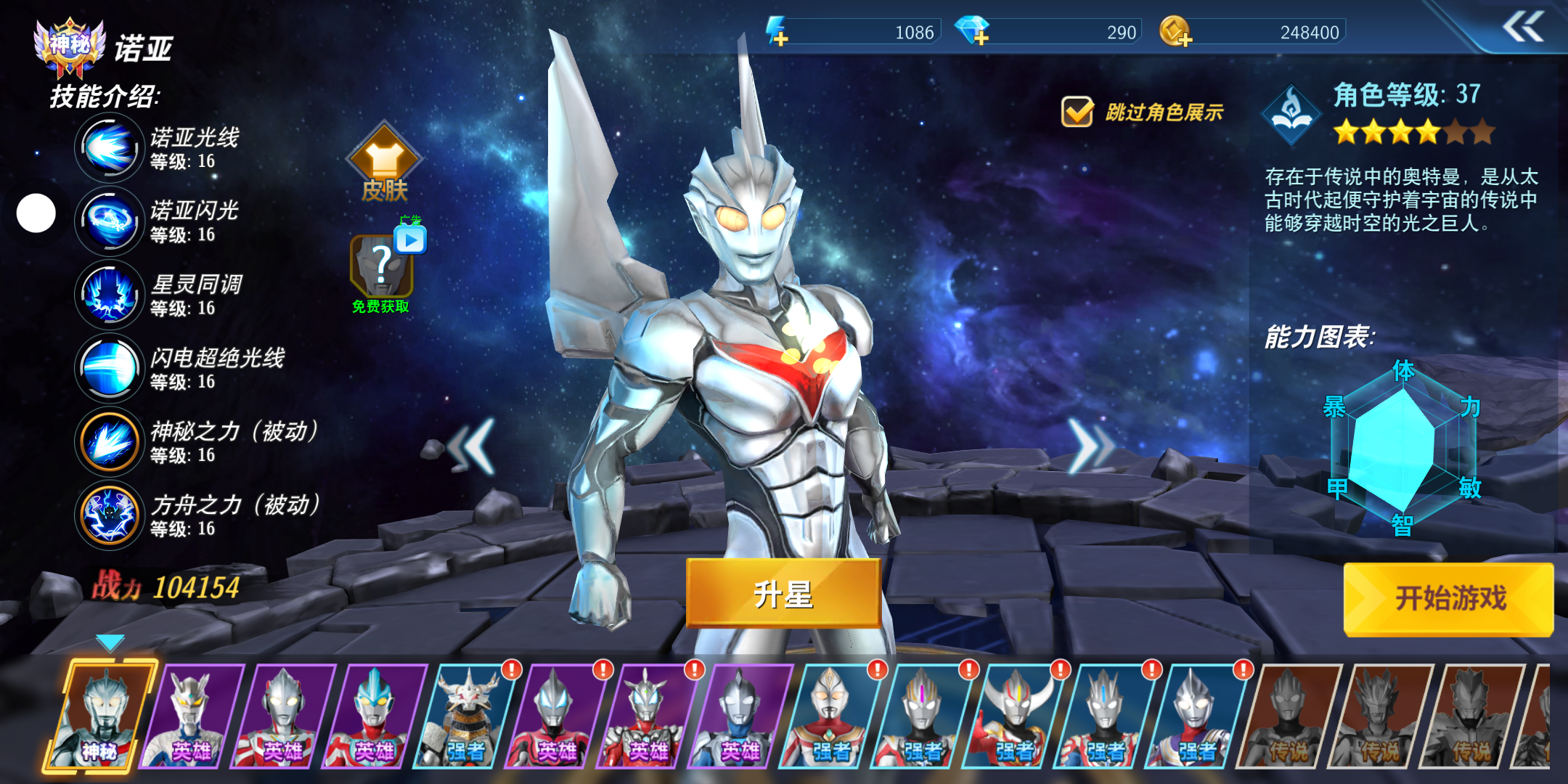This screenshot has height=784, width=1568.
Task: Select the 神秘 Noa character card
Action: (102, 715)
